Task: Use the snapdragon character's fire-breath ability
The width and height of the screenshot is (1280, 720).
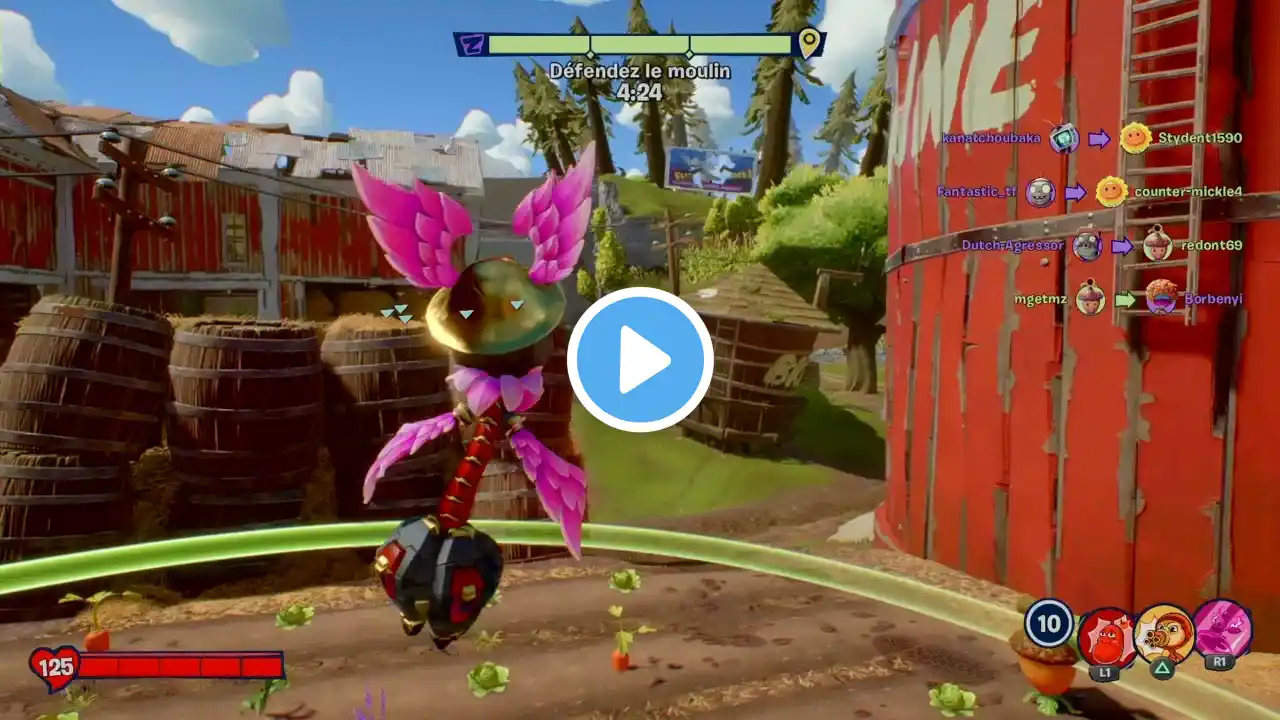Action: [x=1164, y=635]
